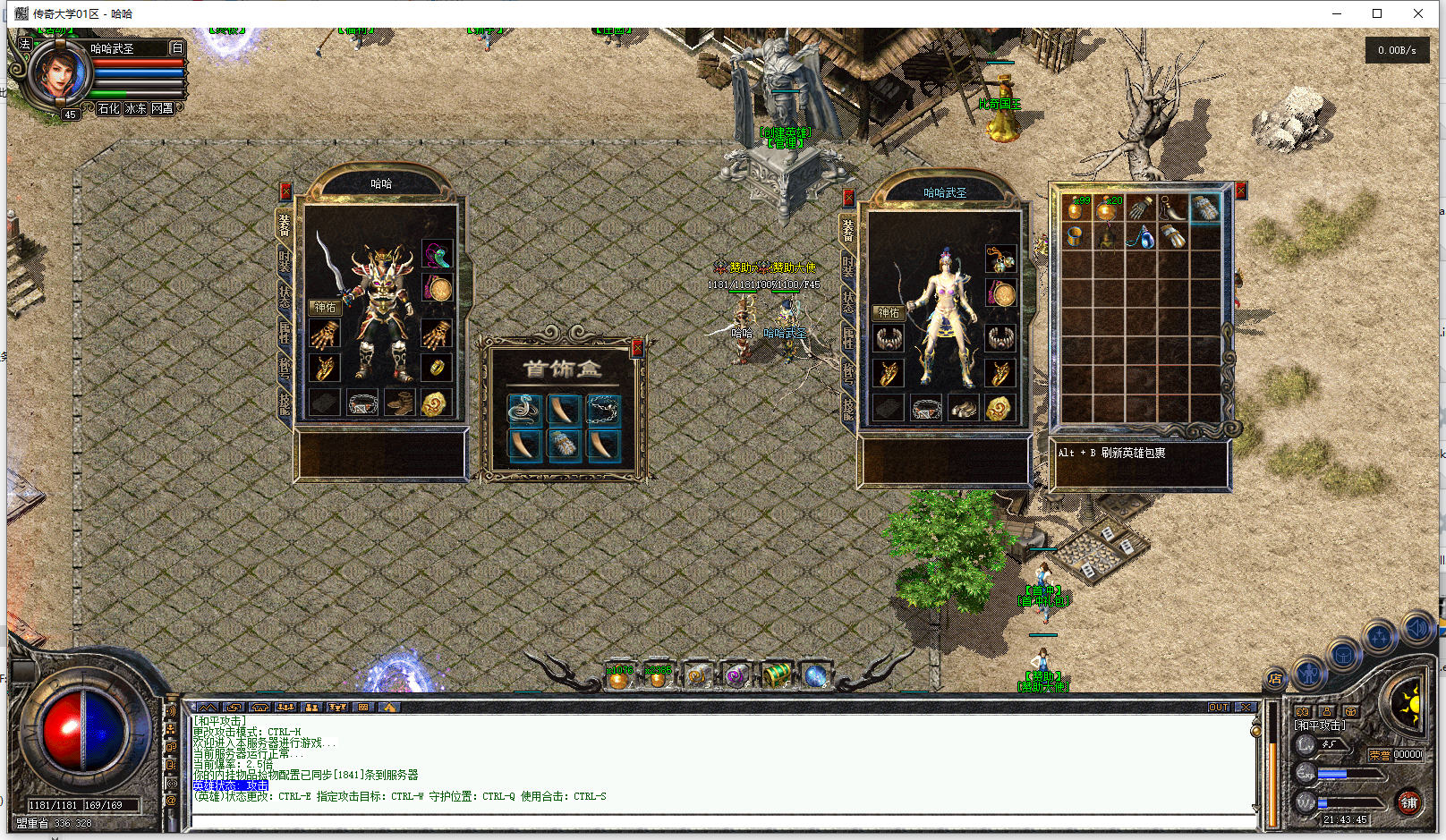Screen dimensions: 1446x840
Task: Maximize the game window
Action: pos(1377,13)
